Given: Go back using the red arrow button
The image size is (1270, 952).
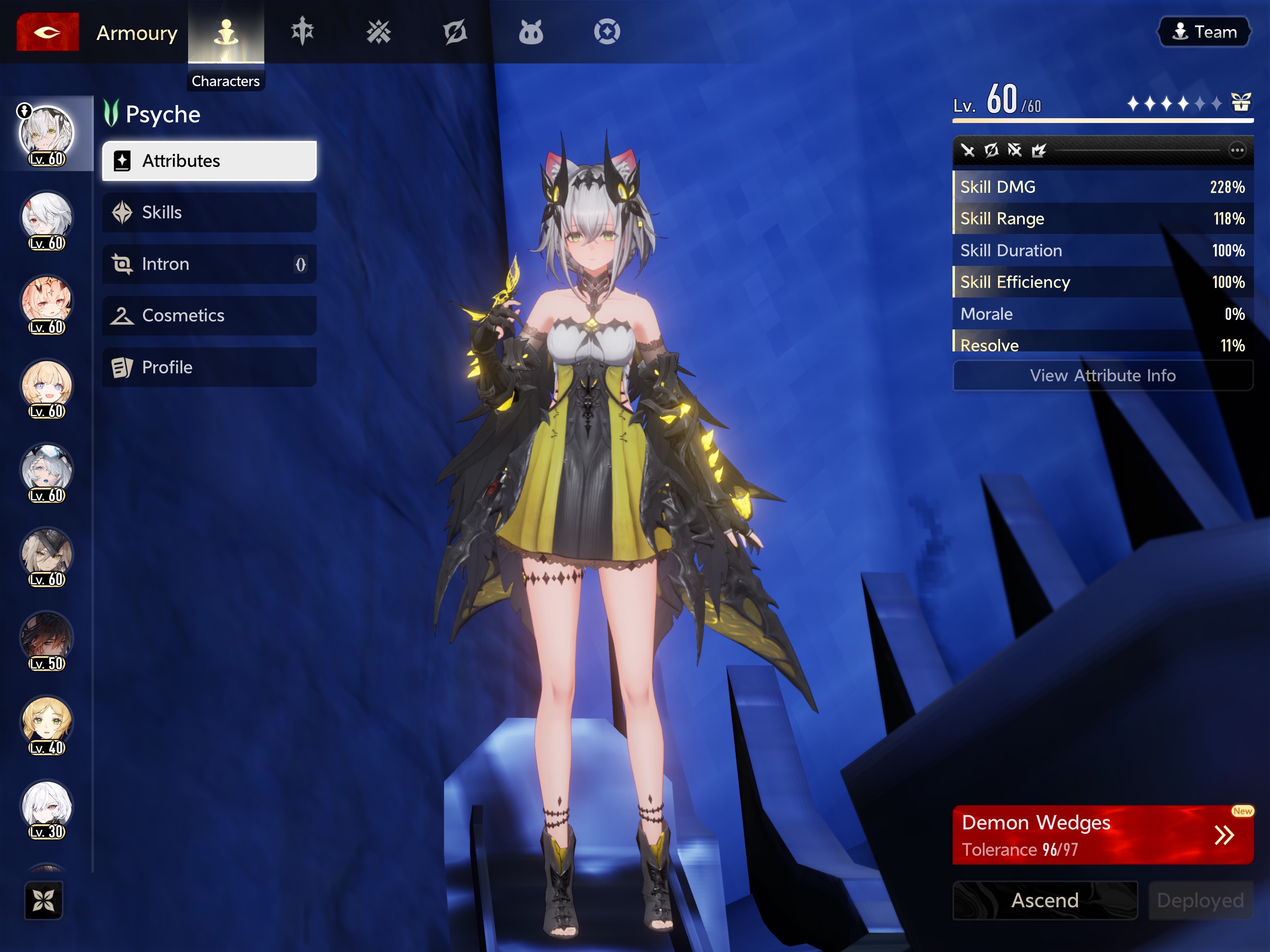Looking at the screenshot, I should pos(47,32).
